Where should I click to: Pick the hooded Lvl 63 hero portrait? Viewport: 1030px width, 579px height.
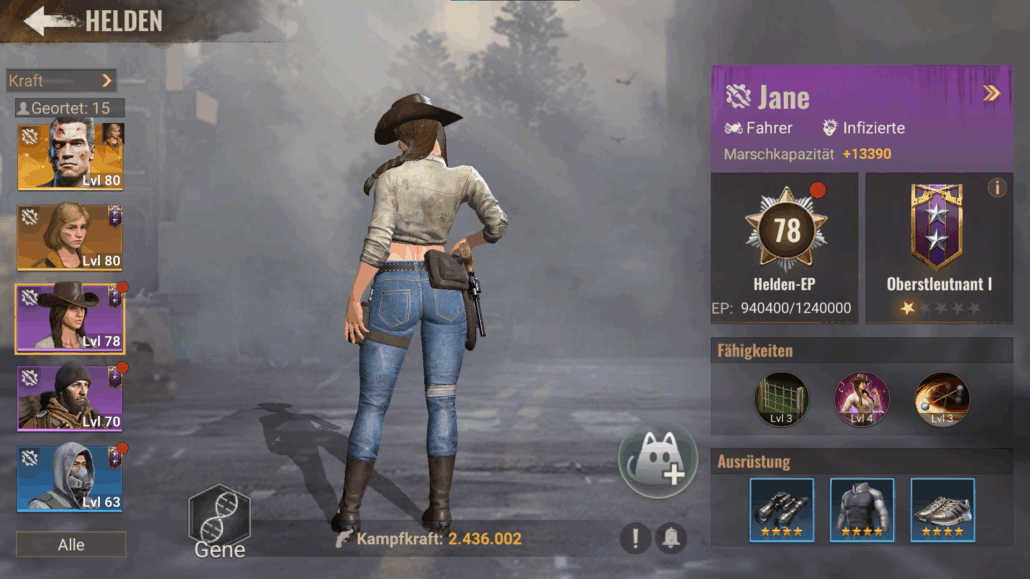tap(70, 478)
